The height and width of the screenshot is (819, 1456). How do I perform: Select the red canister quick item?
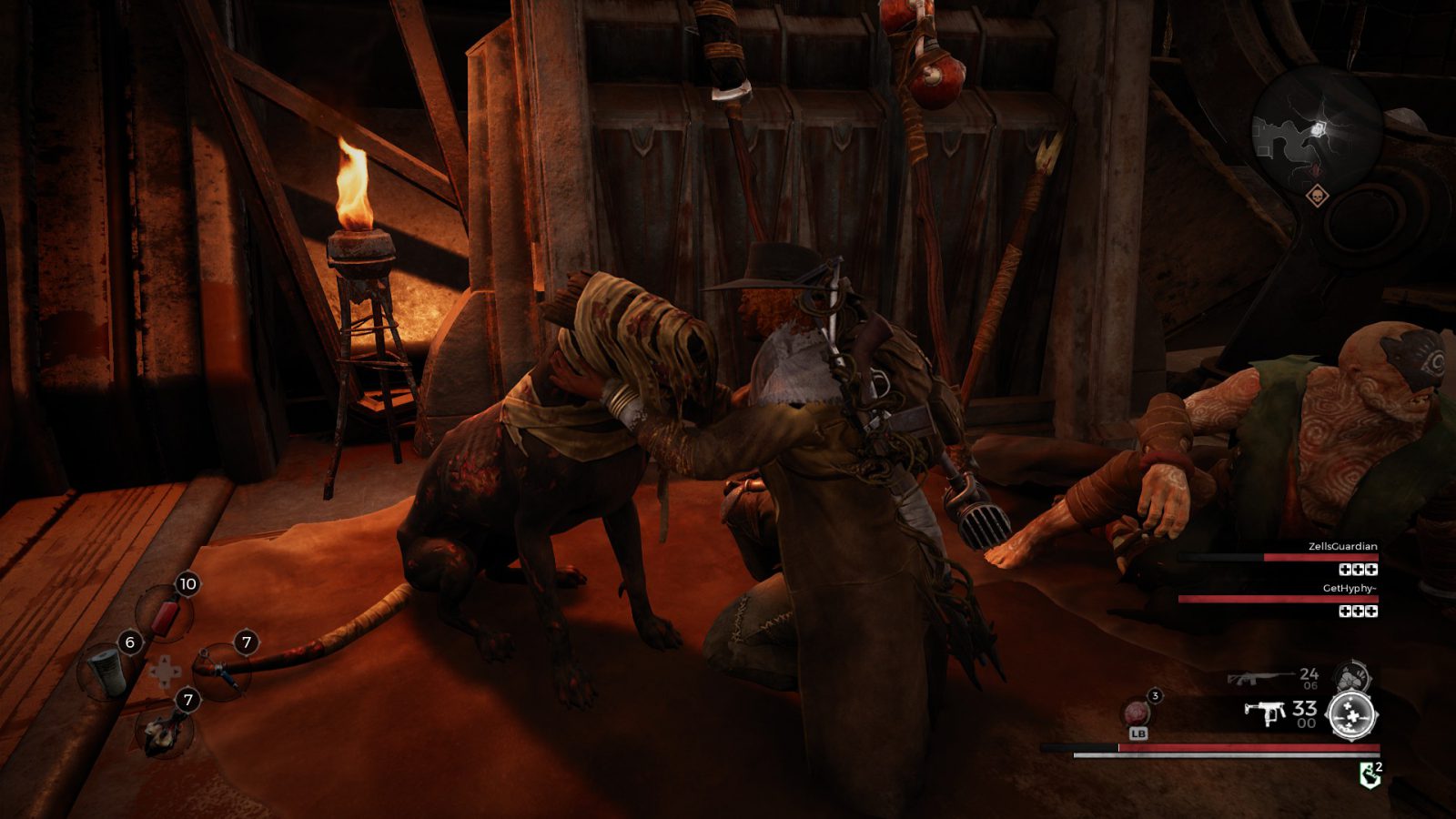[x=166, y=616]
